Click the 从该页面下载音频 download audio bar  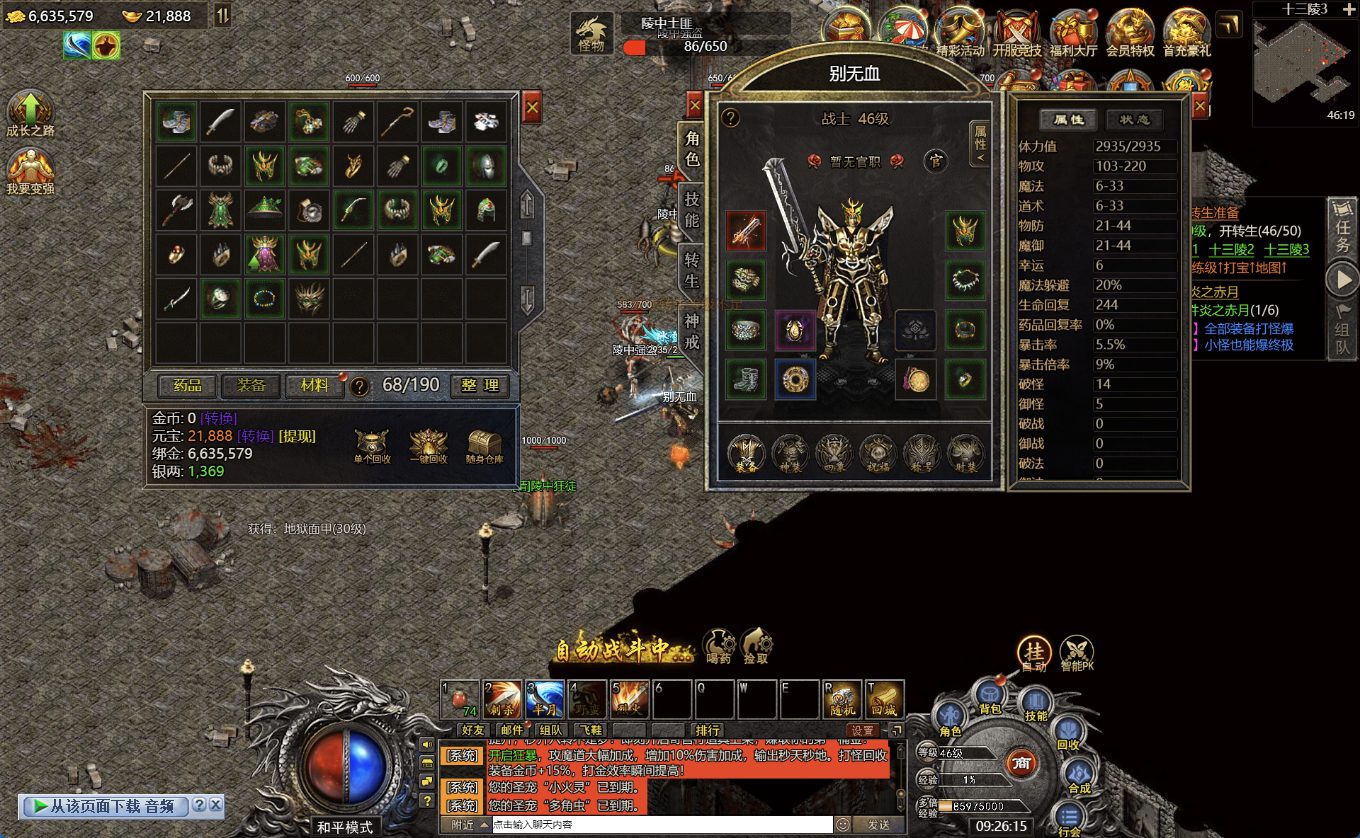pyautogui.click(x=105, y=805)
